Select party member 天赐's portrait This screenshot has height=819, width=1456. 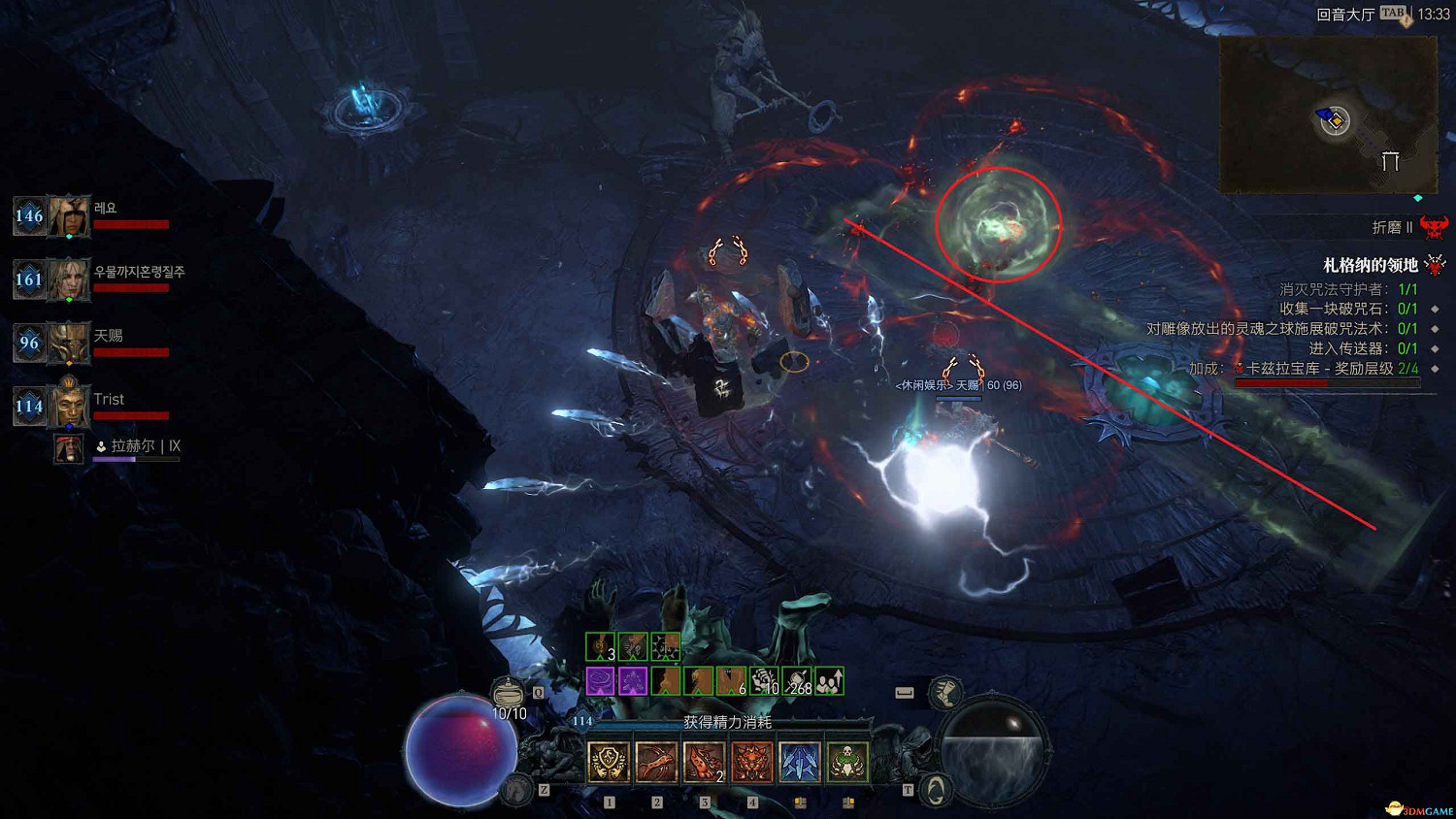(70, 344)
